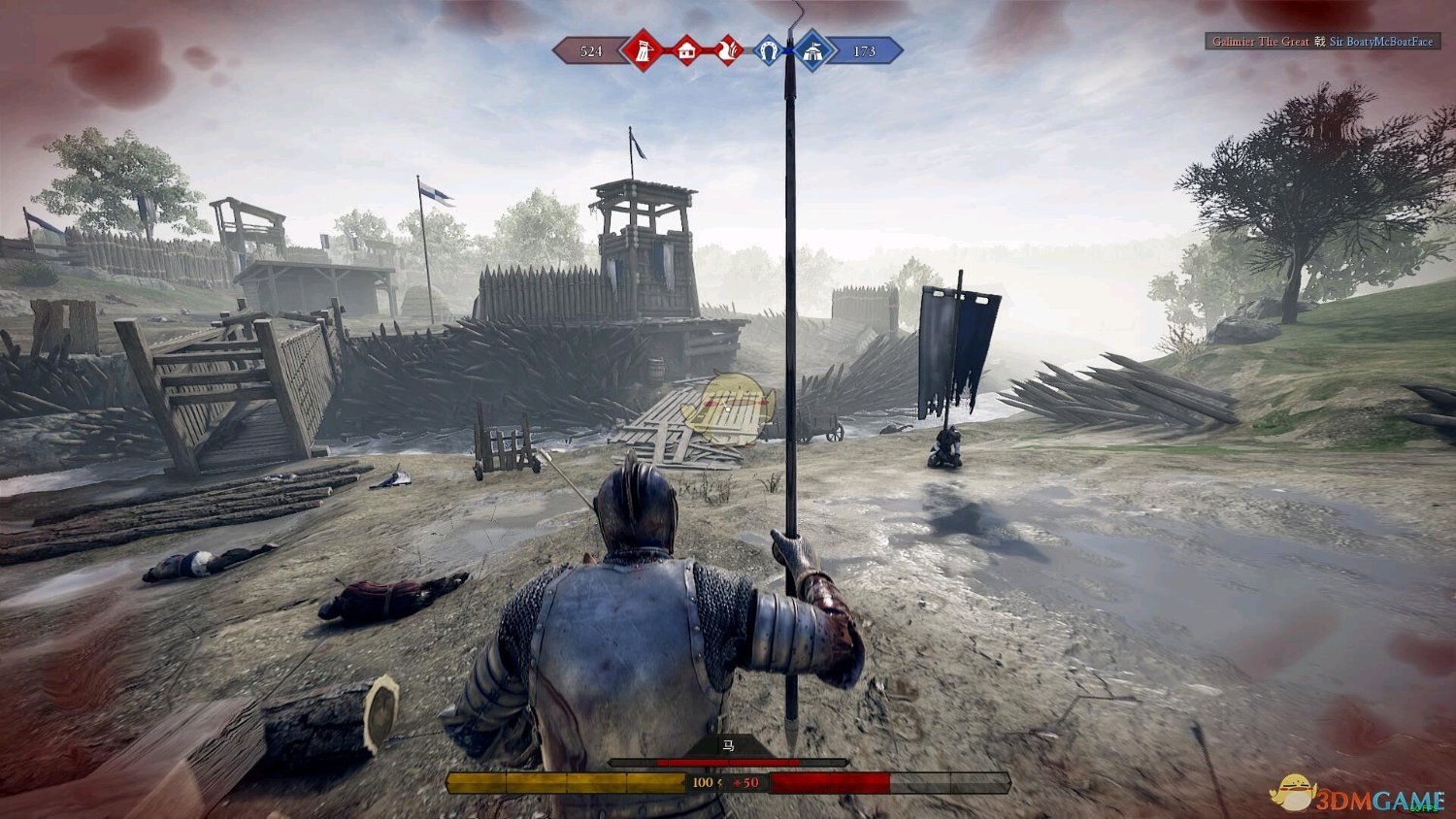This screenshot has height=819, width=1456.
Task: Click the blue camp tent objective icon
Action: click(x=811, y=50)
